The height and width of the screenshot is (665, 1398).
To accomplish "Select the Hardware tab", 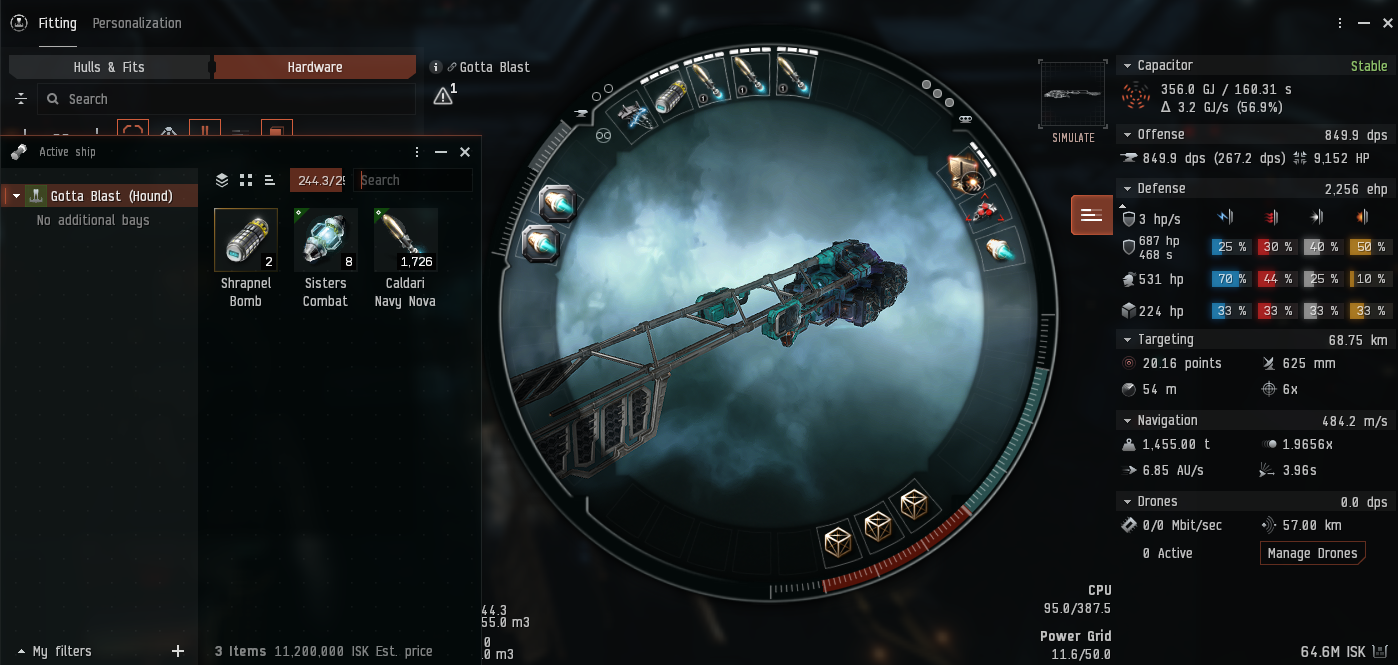I will [x=315, y=67].
